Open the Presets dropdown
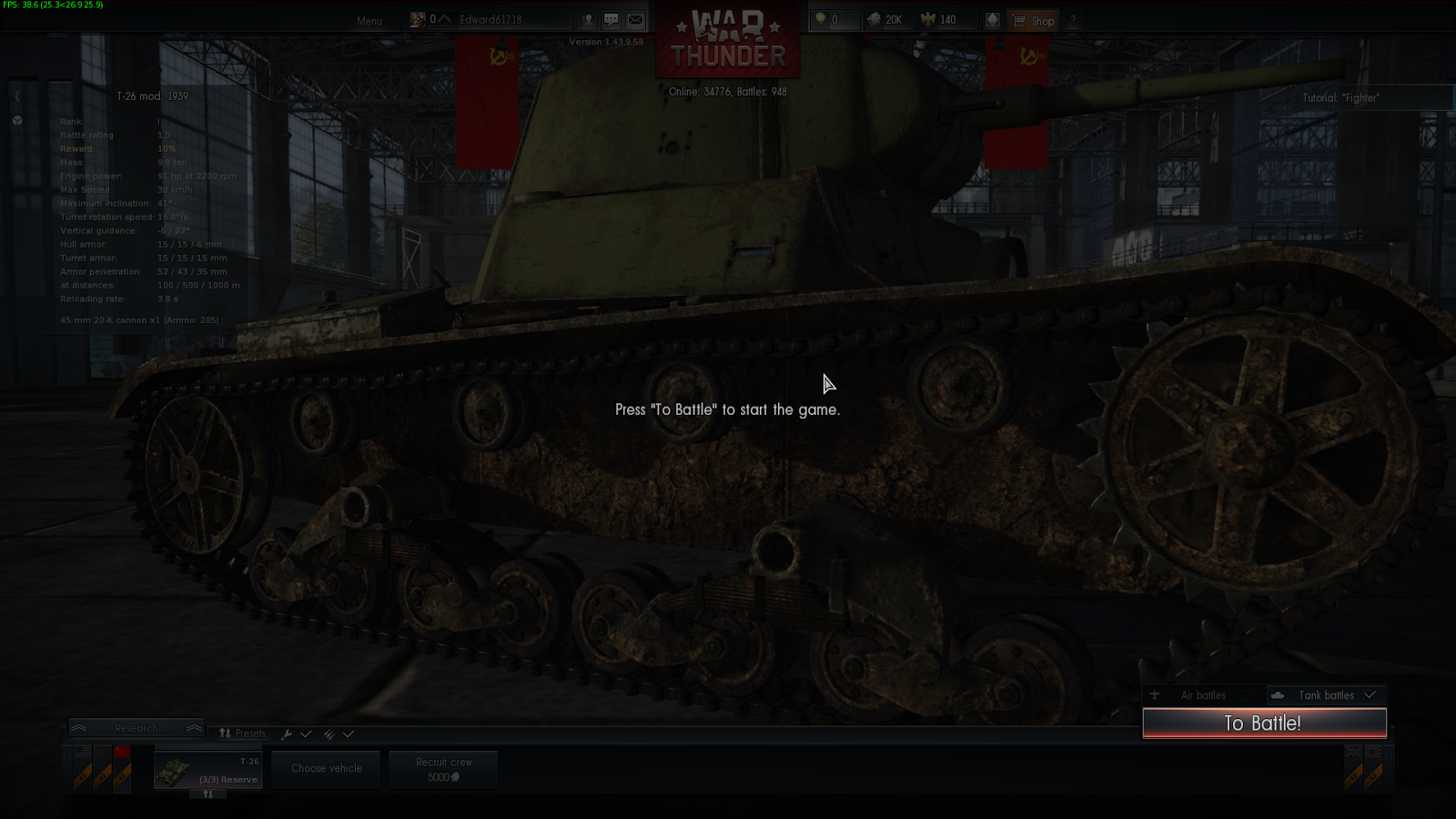This screenshot has height=819, width=1456. pyautogui.click(x=242, y=733)
